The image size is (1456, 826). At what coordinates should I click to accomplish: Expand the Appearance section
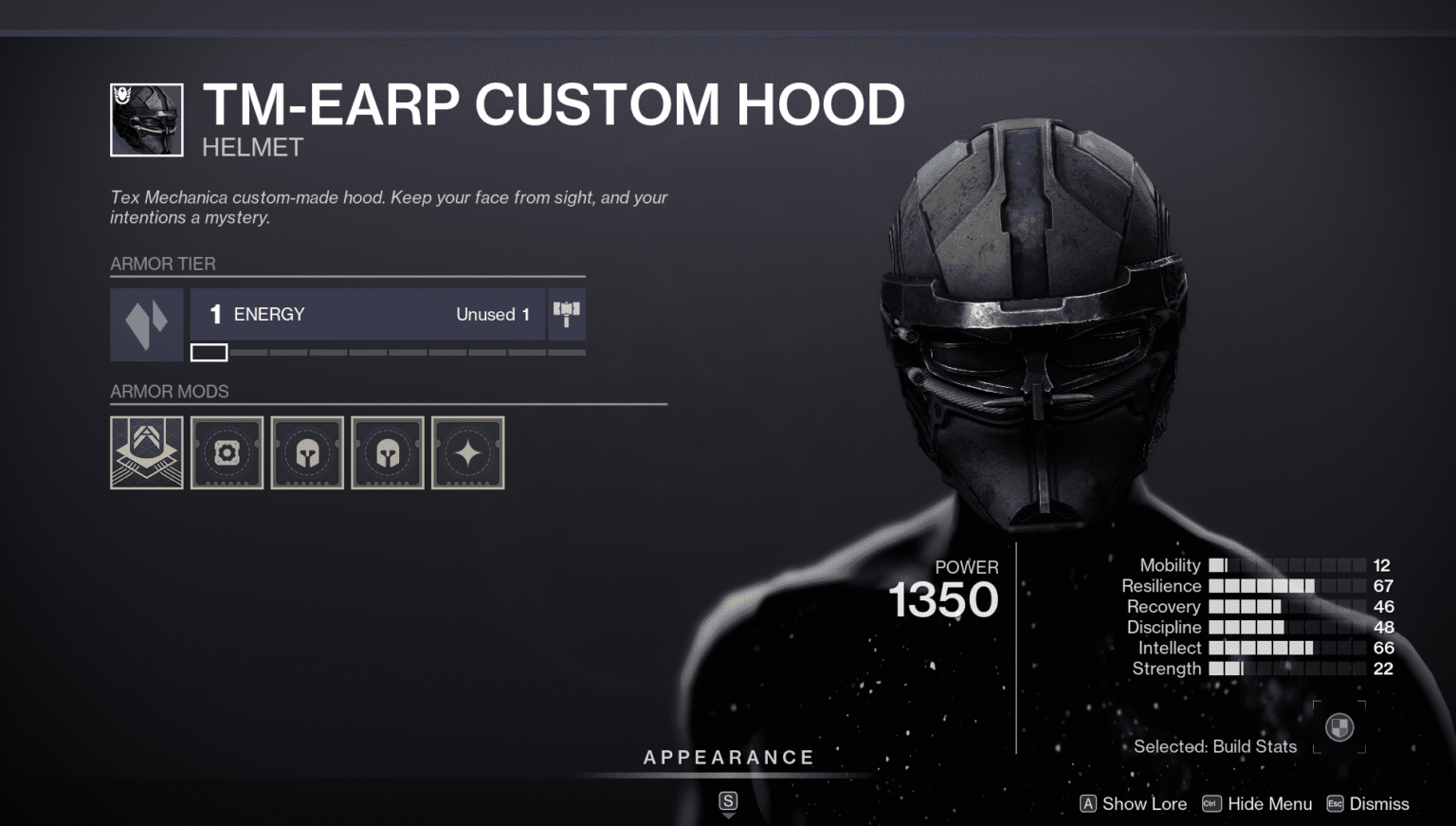click(x=728, y=758)
